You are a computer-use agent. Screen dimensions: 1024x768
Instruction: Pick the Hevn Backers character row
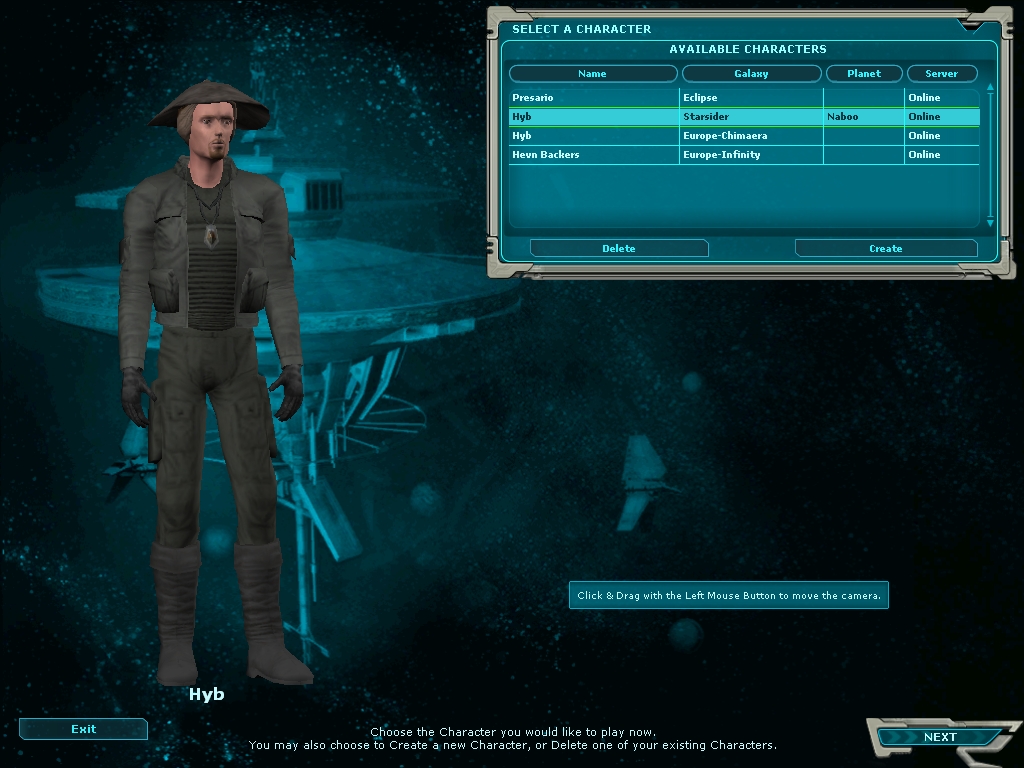tap(594, 155)
